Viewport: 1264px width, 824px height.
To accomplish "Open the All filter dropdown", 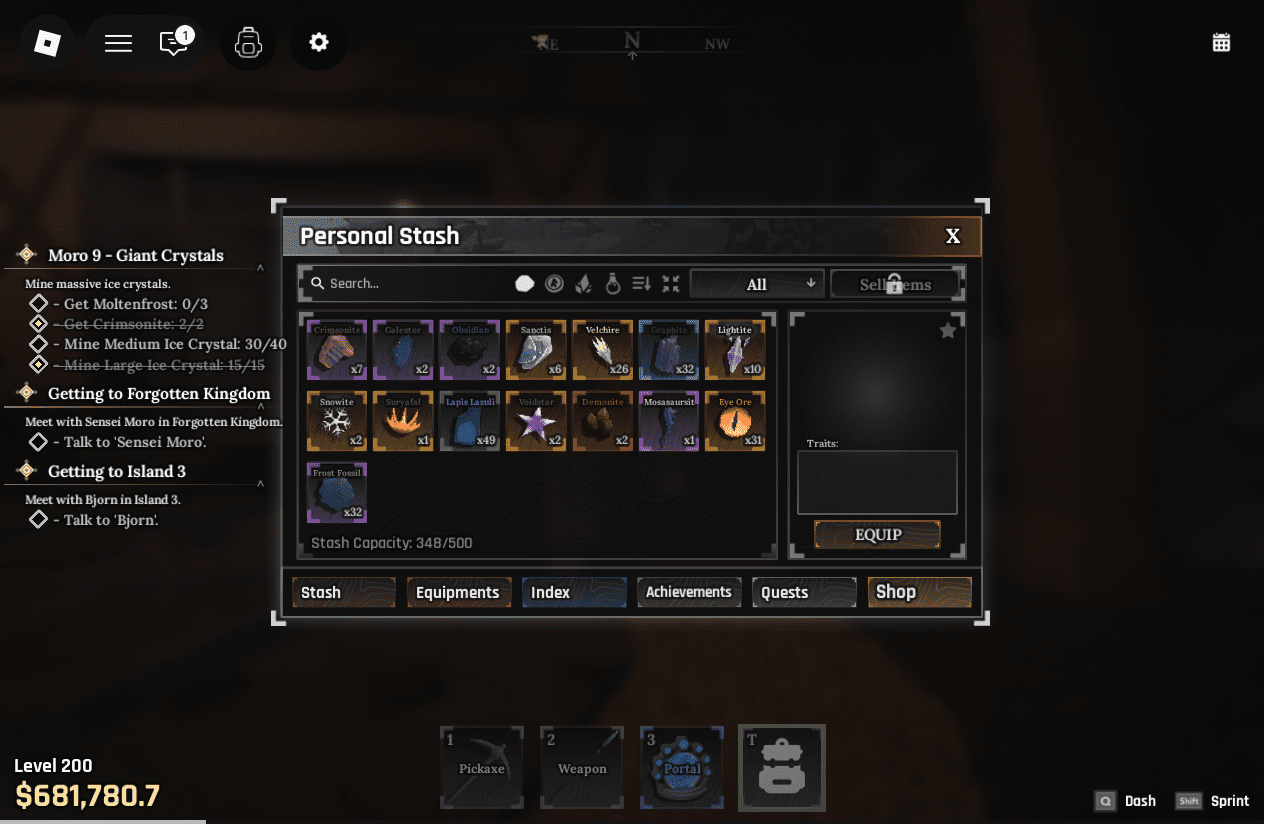I will coord(757,284).
